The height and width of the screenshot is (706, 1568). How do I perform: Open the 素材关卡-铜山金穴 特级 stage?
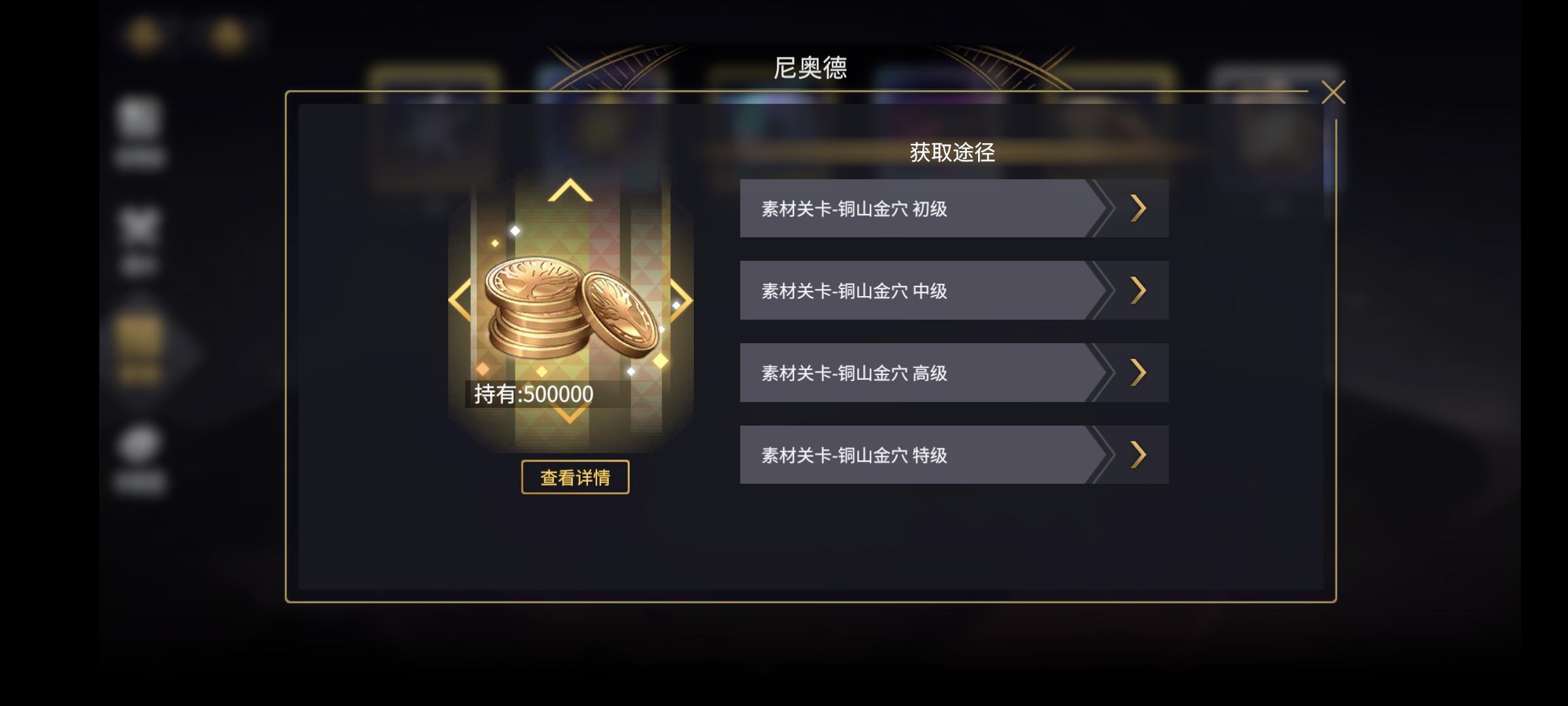tap(915, 454)
